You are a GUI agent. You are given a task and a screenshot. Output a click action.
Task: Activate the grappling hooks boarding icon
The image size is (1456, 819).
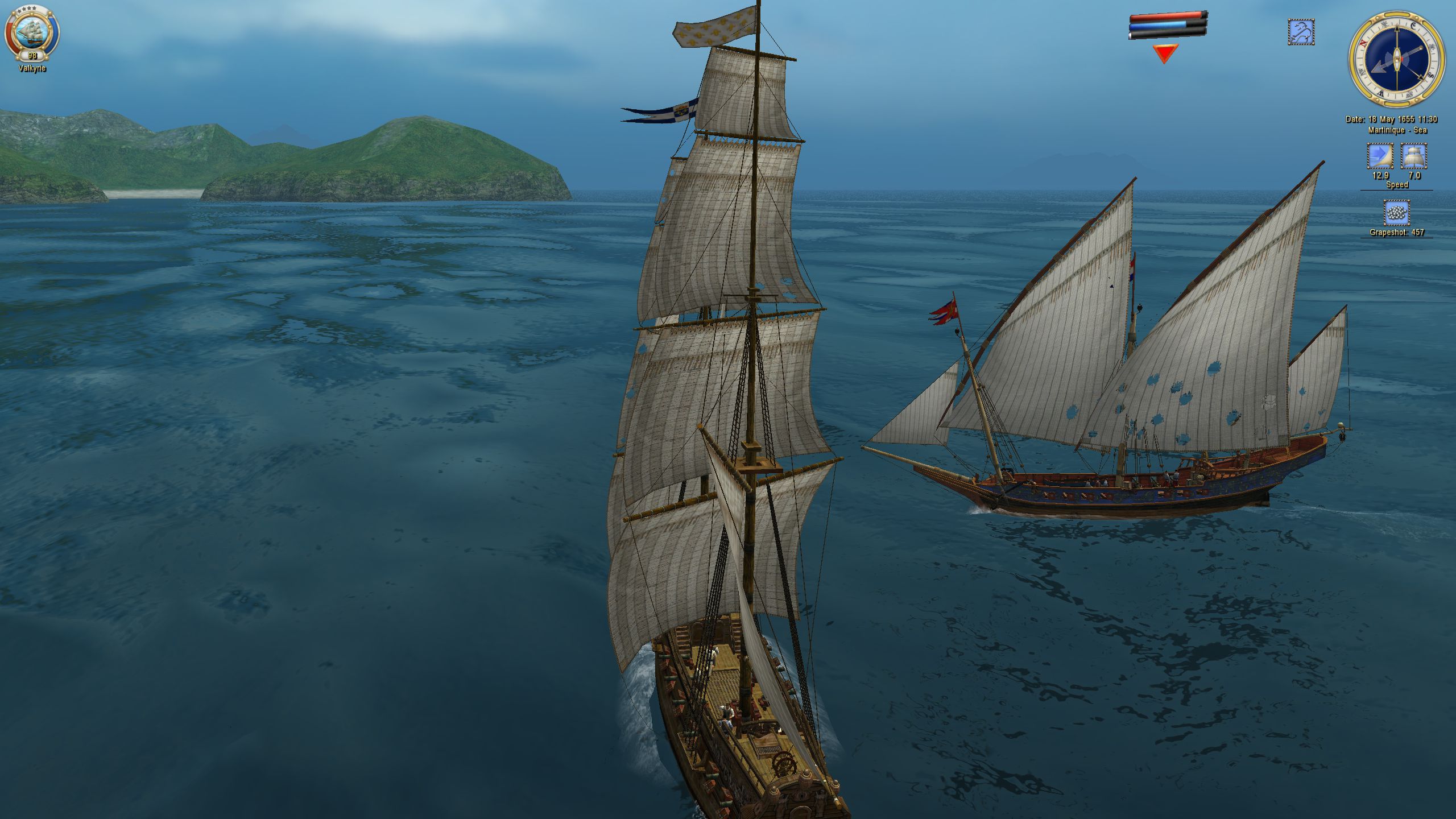point(1301,32)
